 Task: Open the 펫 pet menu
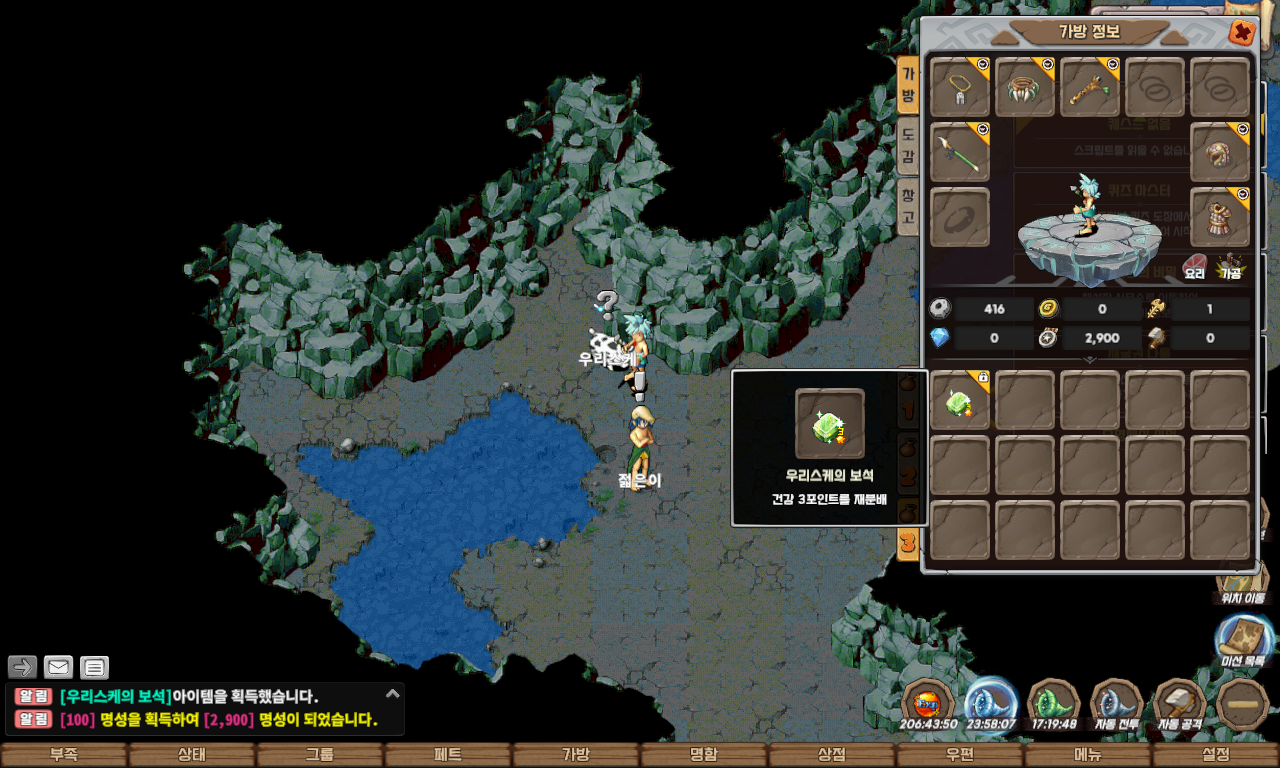point(448,755)
